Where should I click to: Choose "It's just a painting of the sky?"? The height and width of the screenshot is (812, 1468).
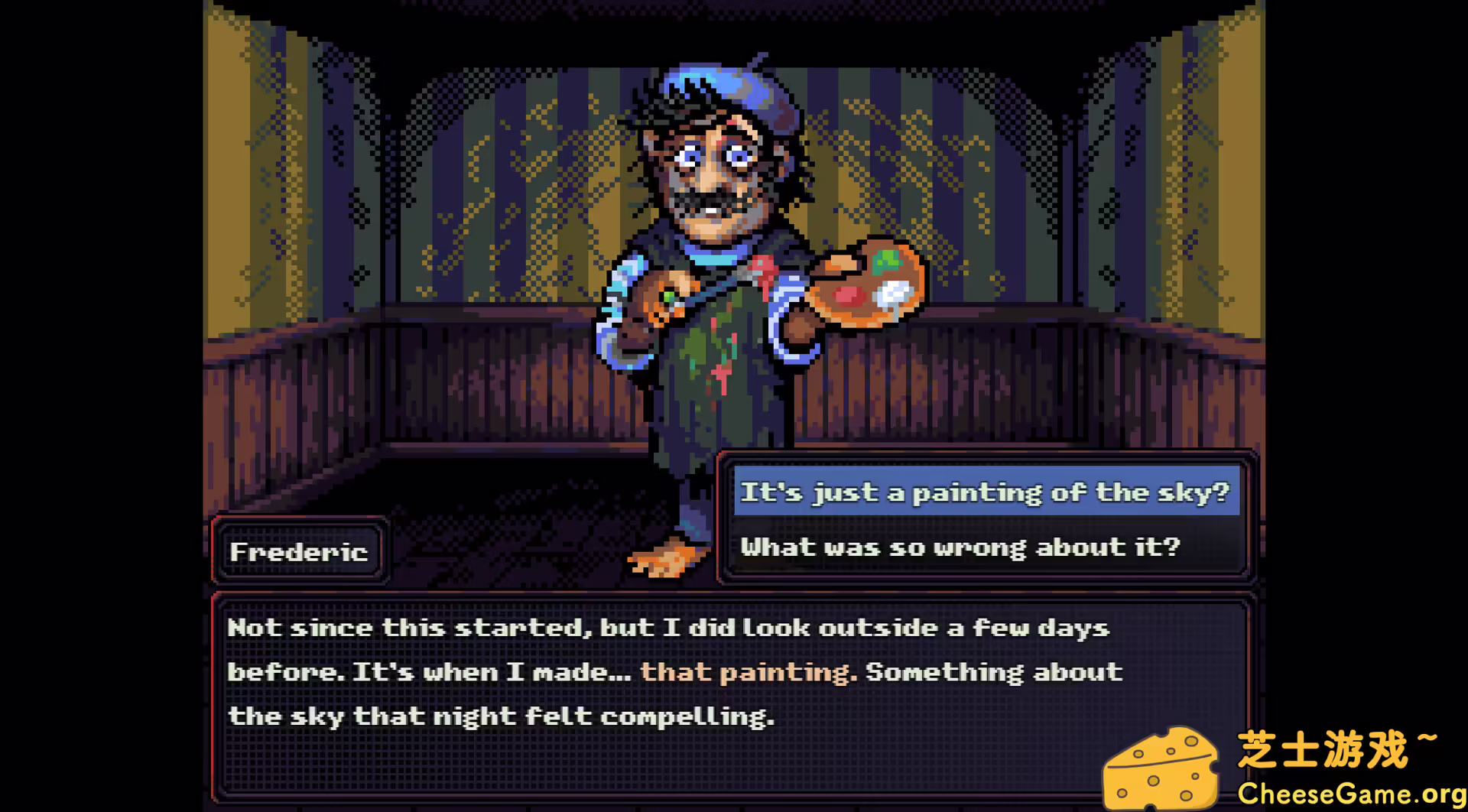(985, 492)
